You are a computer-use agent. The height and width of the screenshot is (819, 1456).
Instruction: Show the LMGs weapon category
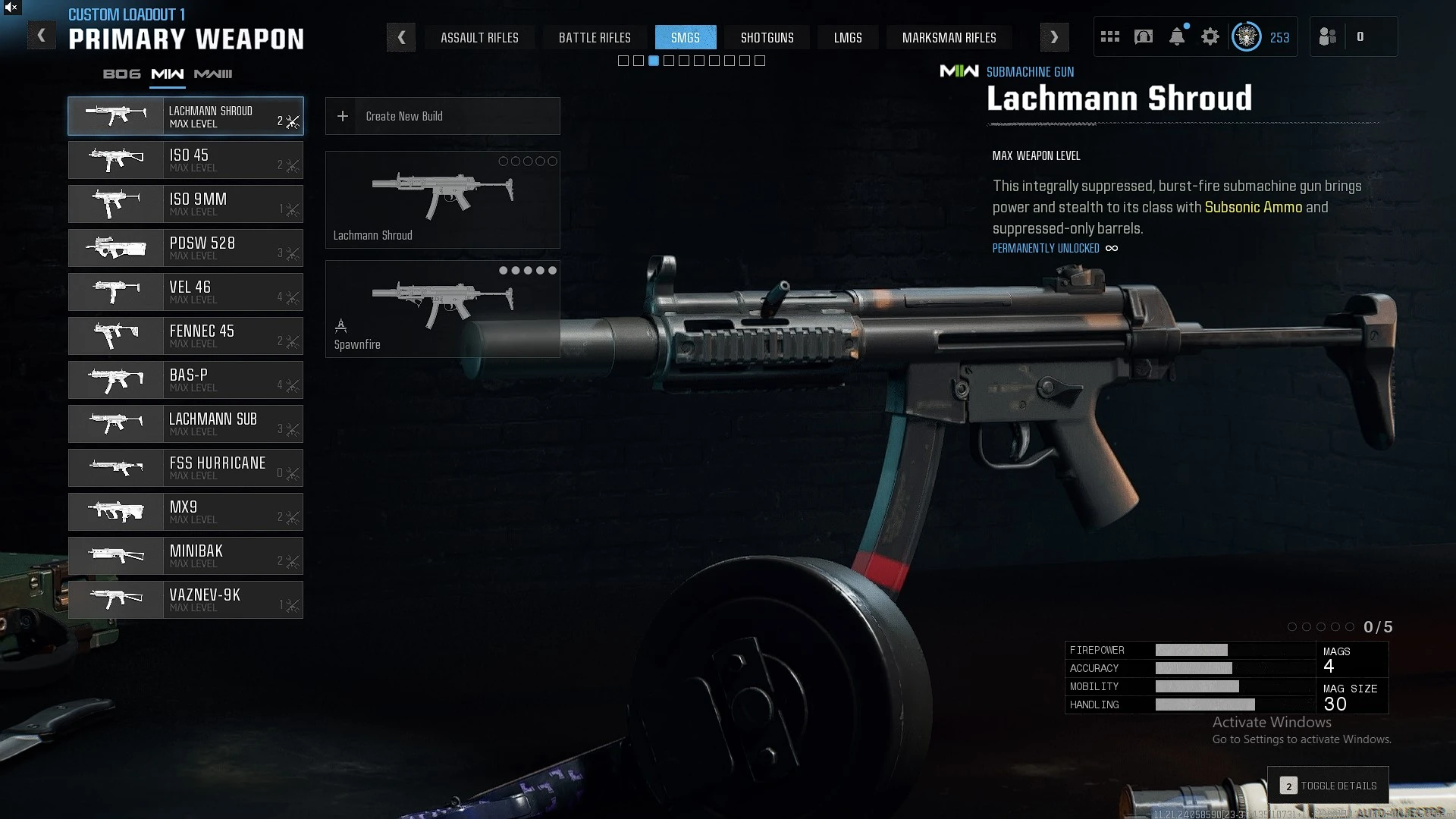(848, 37)
